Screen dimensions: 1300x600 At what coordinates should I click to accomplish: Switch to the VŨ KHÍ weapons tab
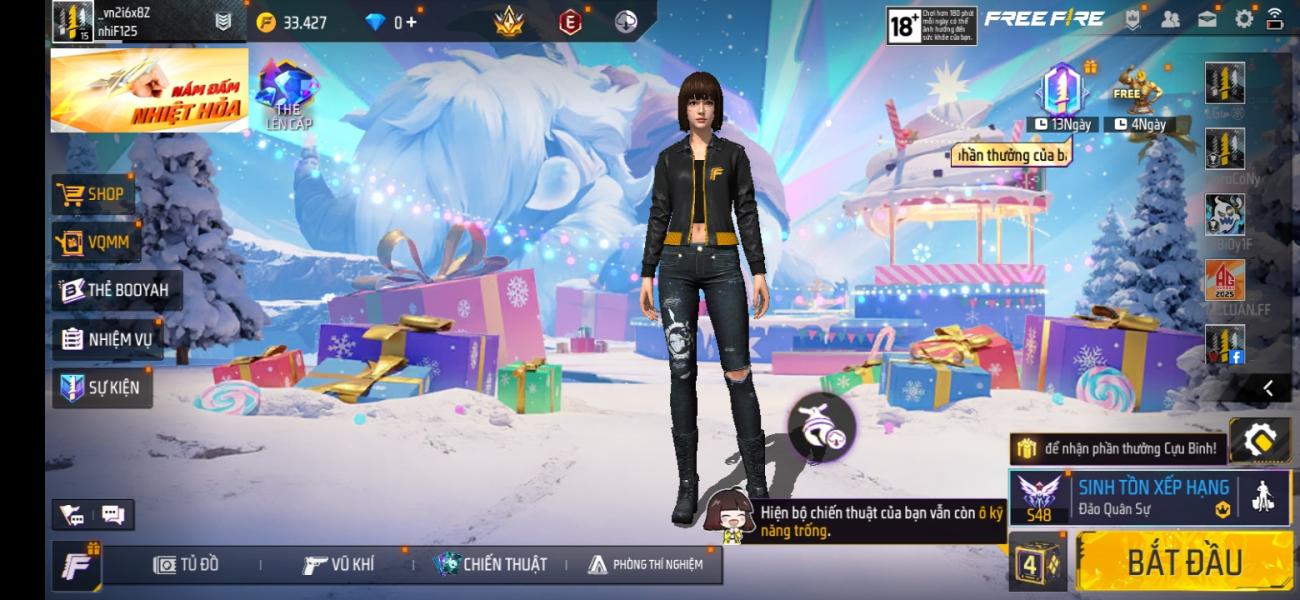[339, 565]
